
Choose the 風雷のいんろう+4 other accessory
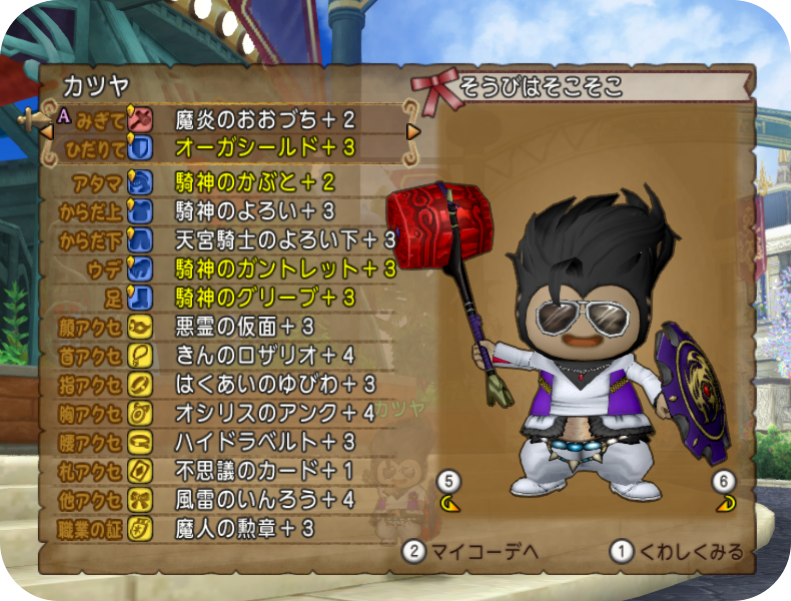tap(265, 499)
